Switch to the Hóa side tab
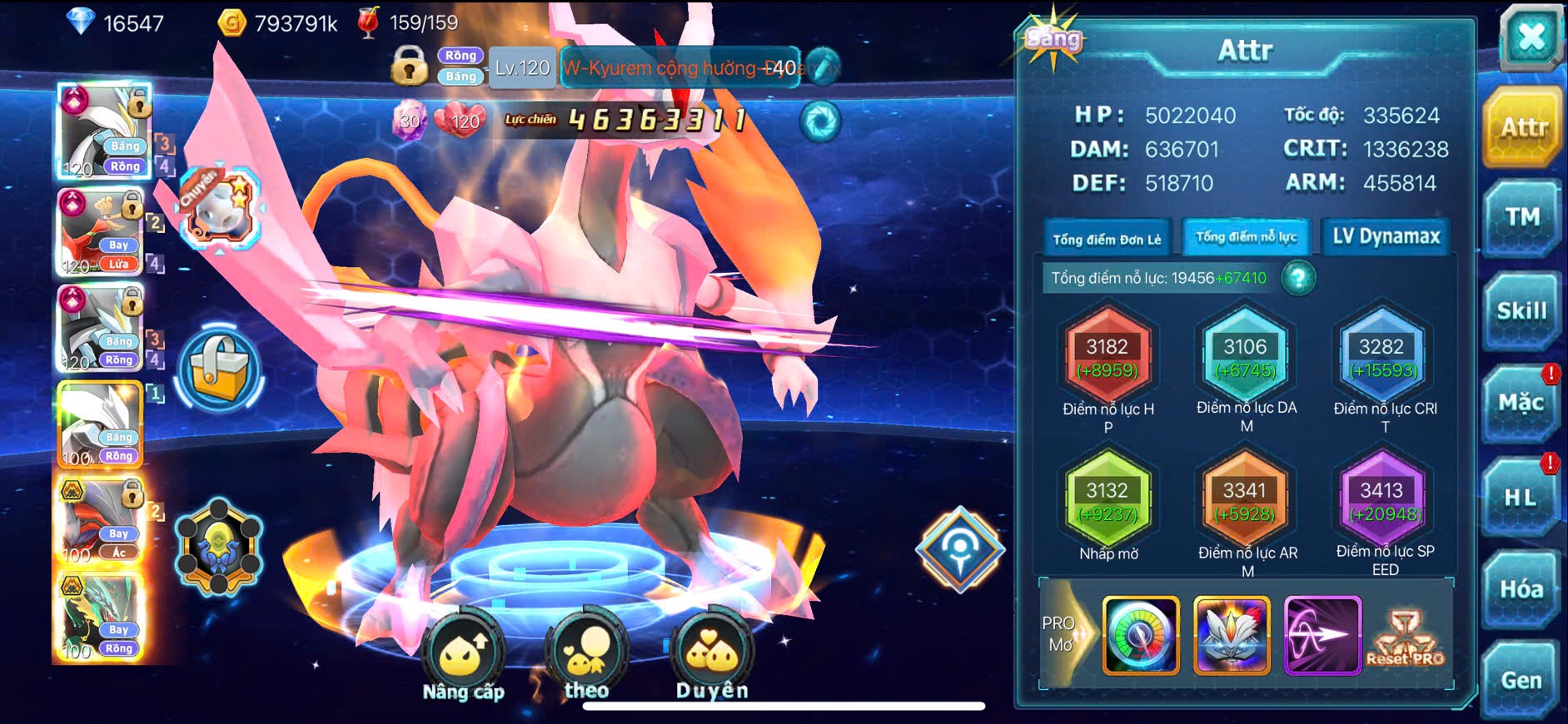The image size is (1568, 724). [1521, 589]
